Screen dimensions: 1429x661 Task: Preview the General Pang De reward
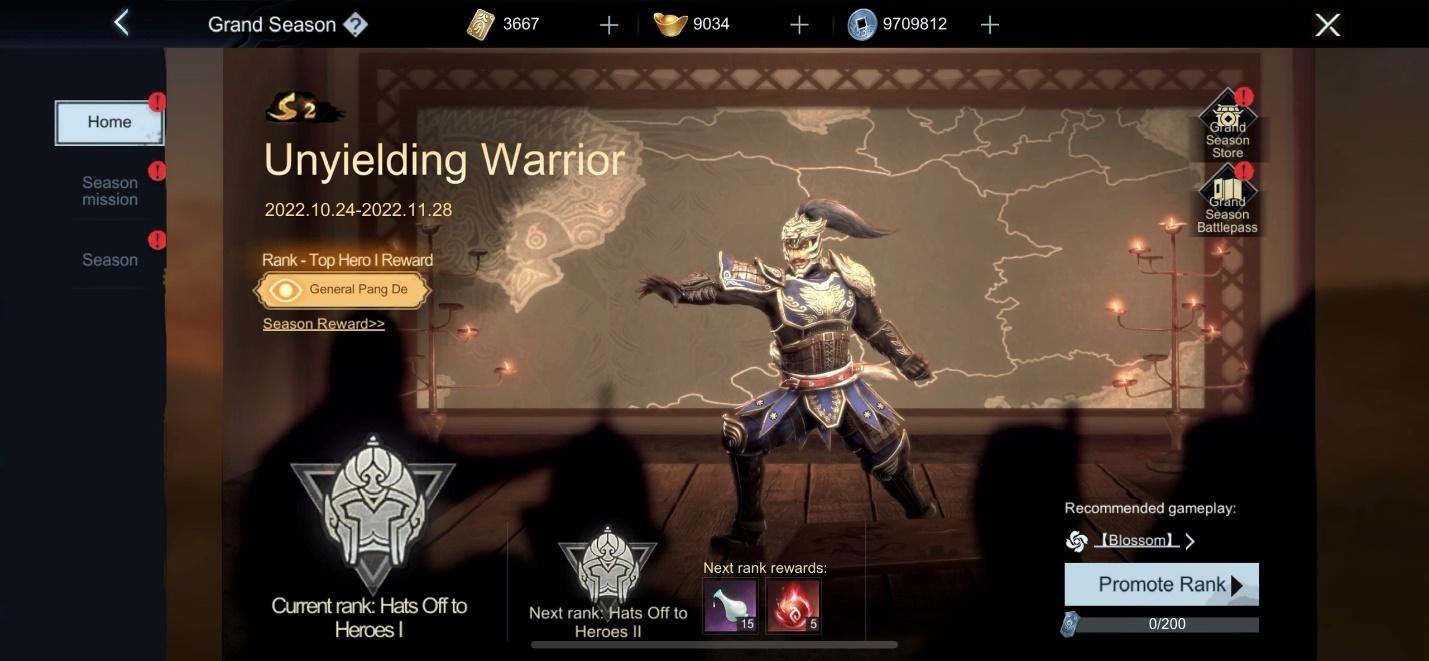[343, 290]
